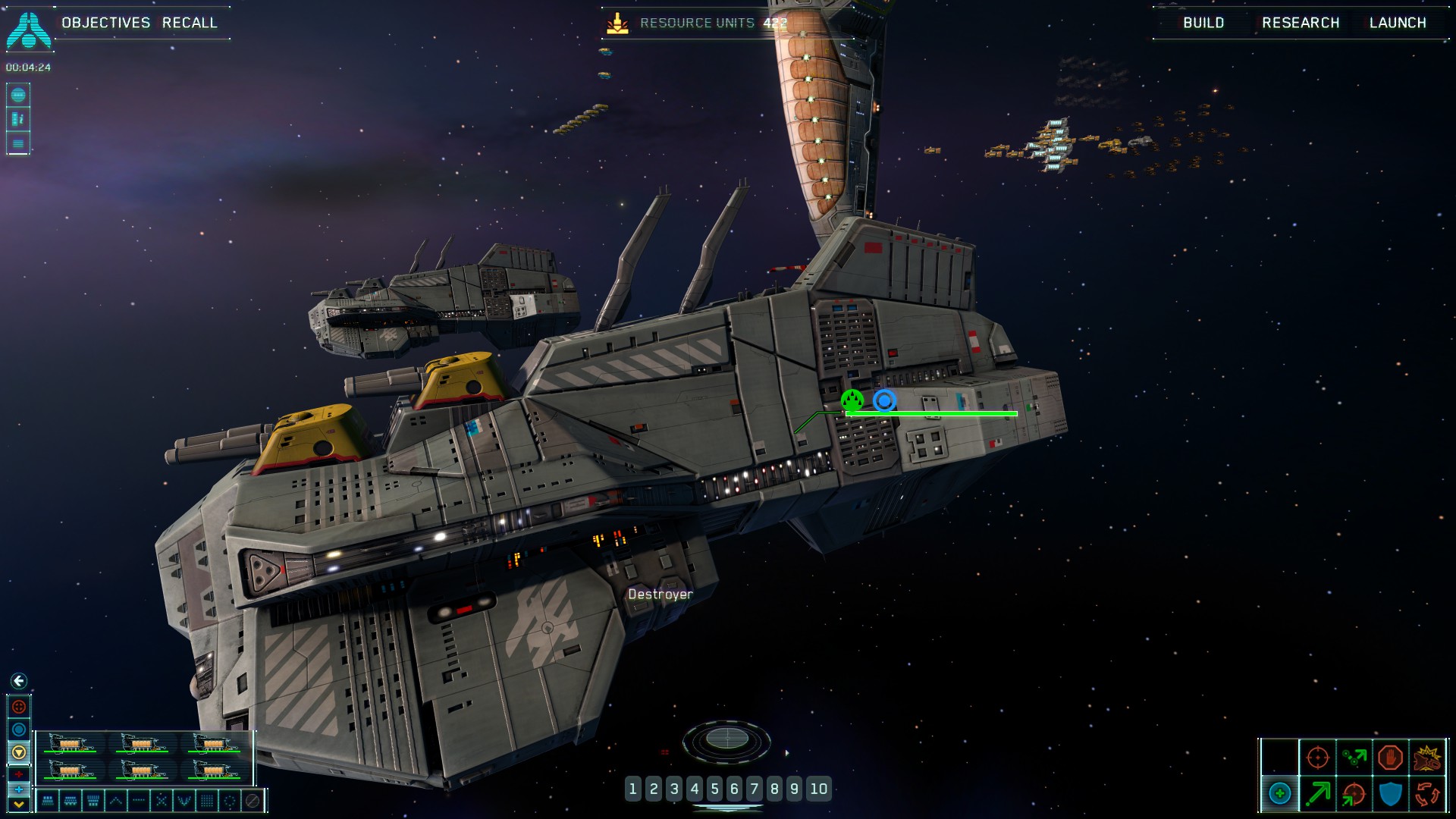Open the Objectives panel

pyautogui.click(x=105, y=23)
